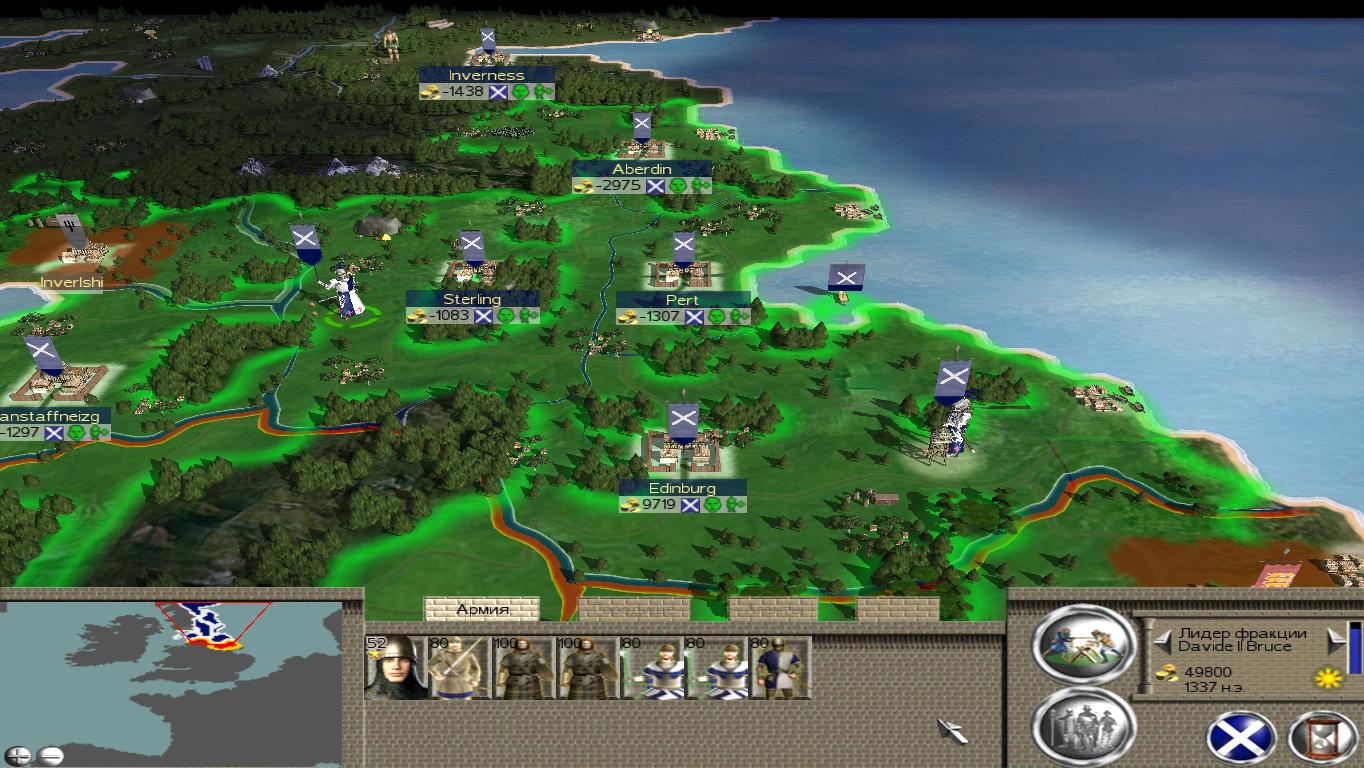Go to next character with right arrow
1364x768 pixels.
click(1335, 639)
